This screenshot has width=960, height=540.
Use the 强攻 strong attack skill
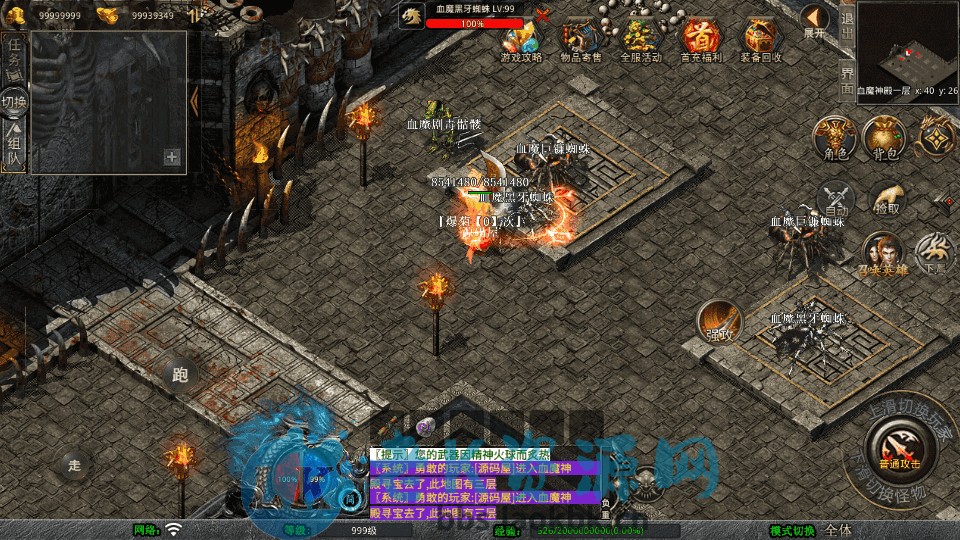tap(718, 320)
